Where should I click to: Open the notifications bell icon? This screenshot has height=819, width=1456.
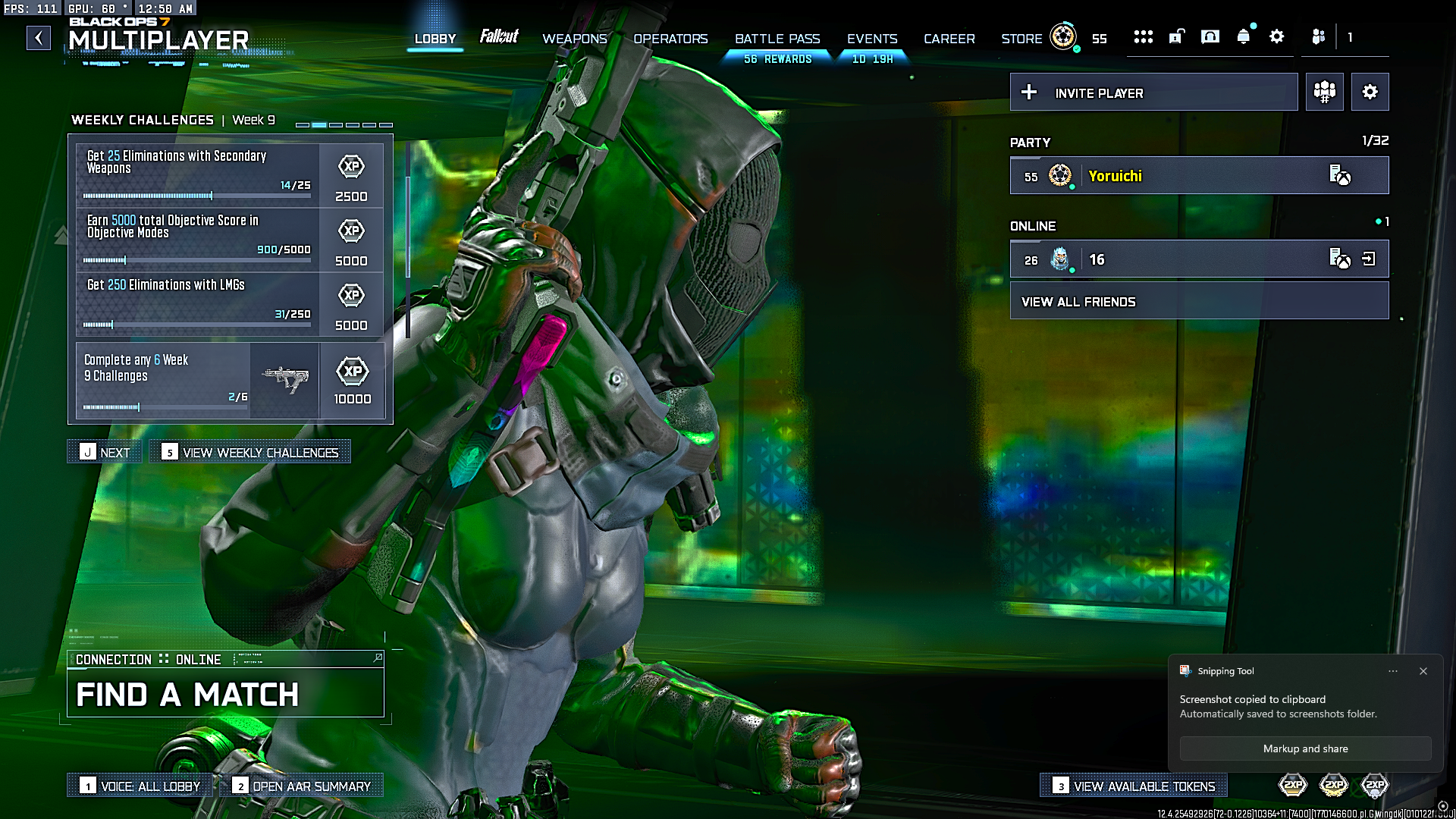[1243, 37]
